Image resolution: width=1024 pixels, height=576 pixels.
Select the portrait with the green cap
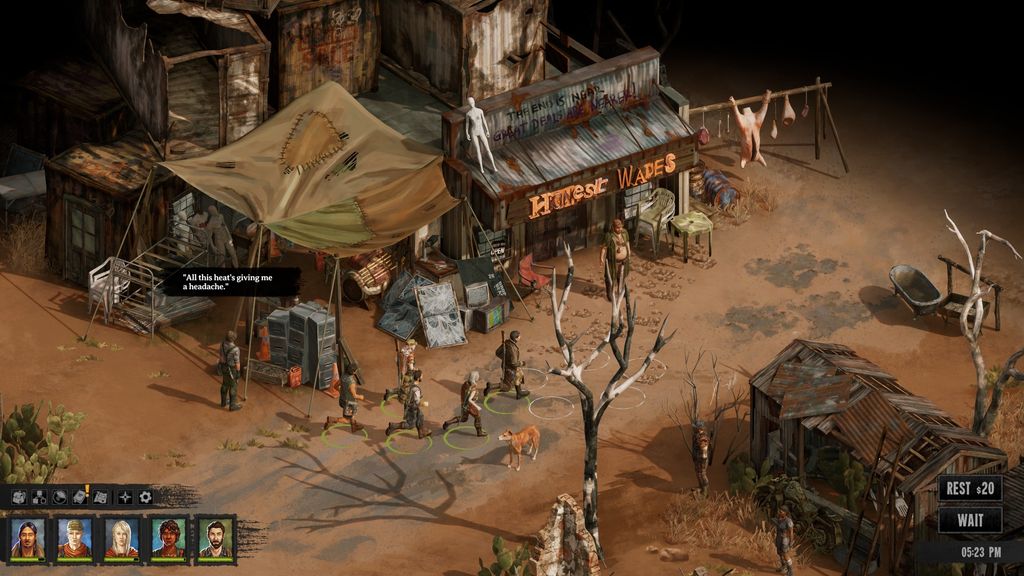(74, 537)
